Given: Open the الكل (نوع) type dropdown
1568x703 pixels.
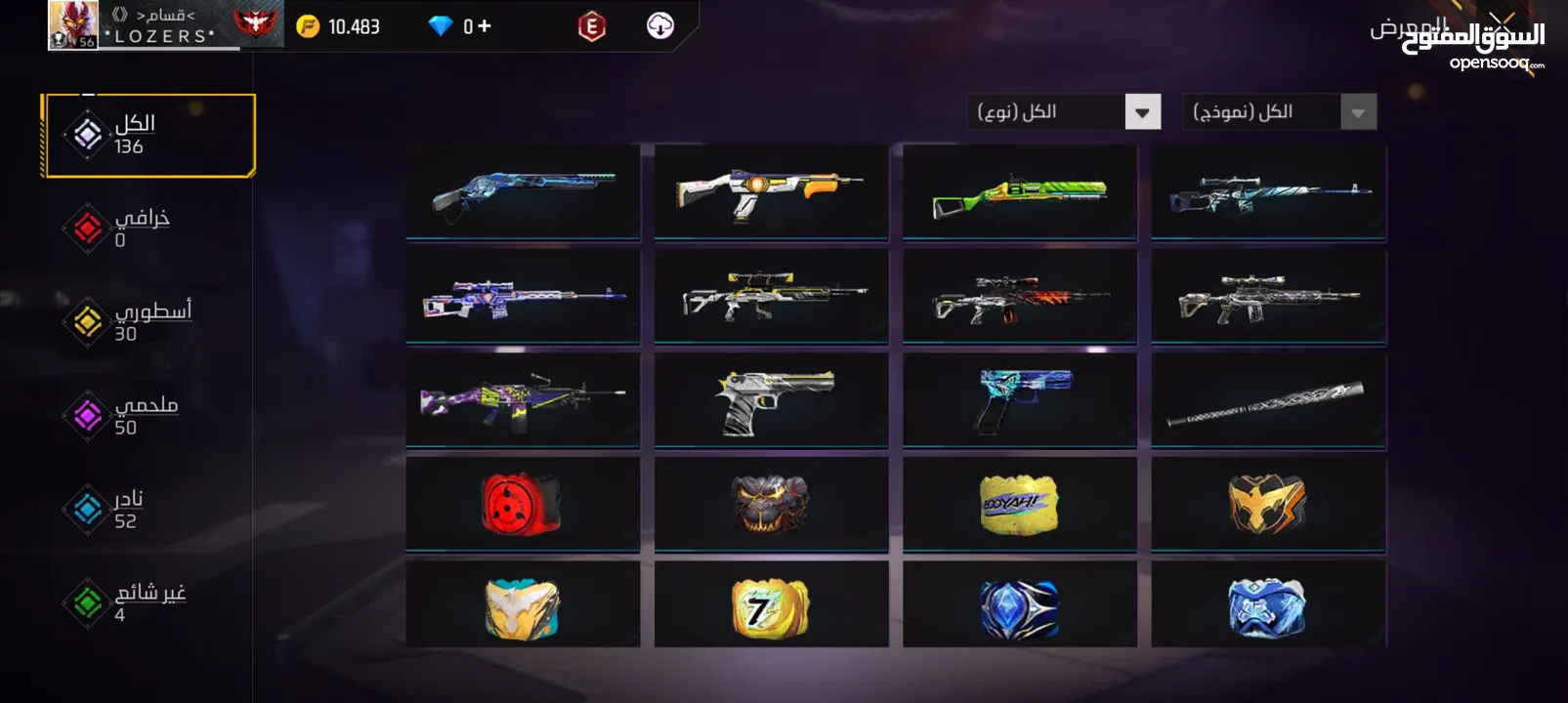Looking at the screenshot, I should click(1063, 112).
